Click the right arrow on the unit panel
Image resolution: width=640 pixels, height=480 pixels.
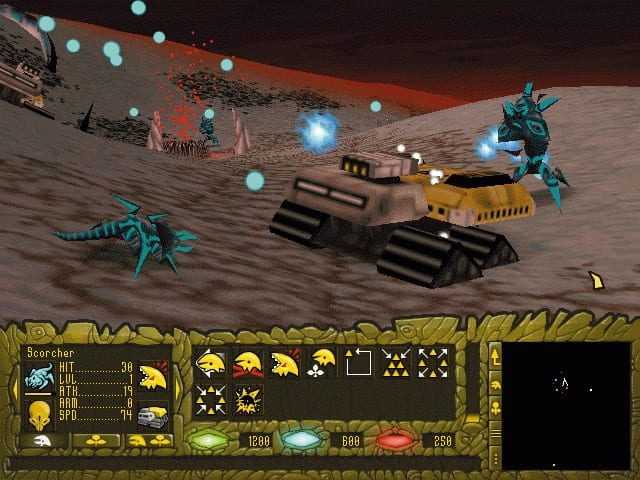coord(178,385)
